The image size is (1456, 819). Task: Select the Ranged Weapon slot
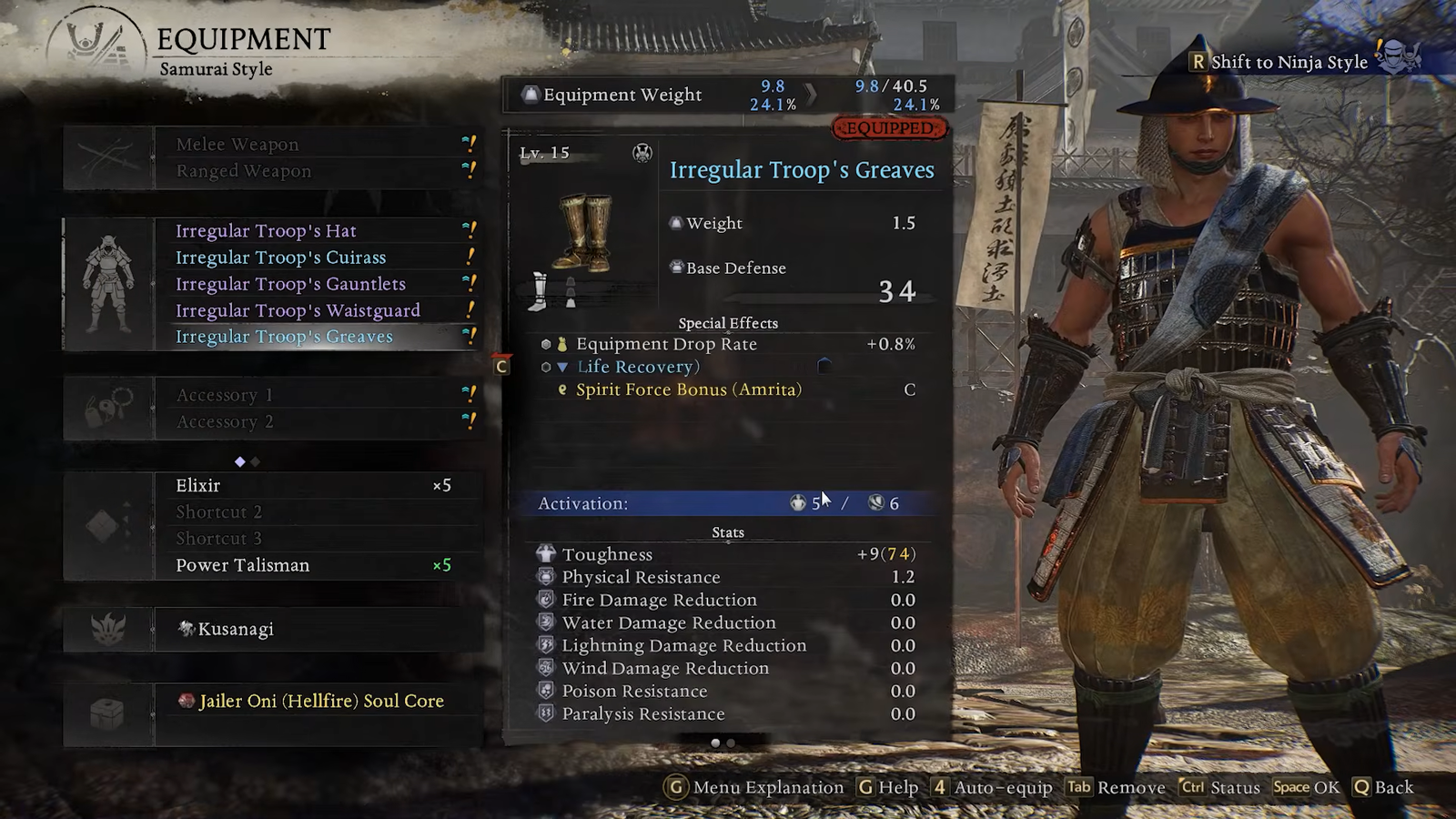(x=243, y=171)
